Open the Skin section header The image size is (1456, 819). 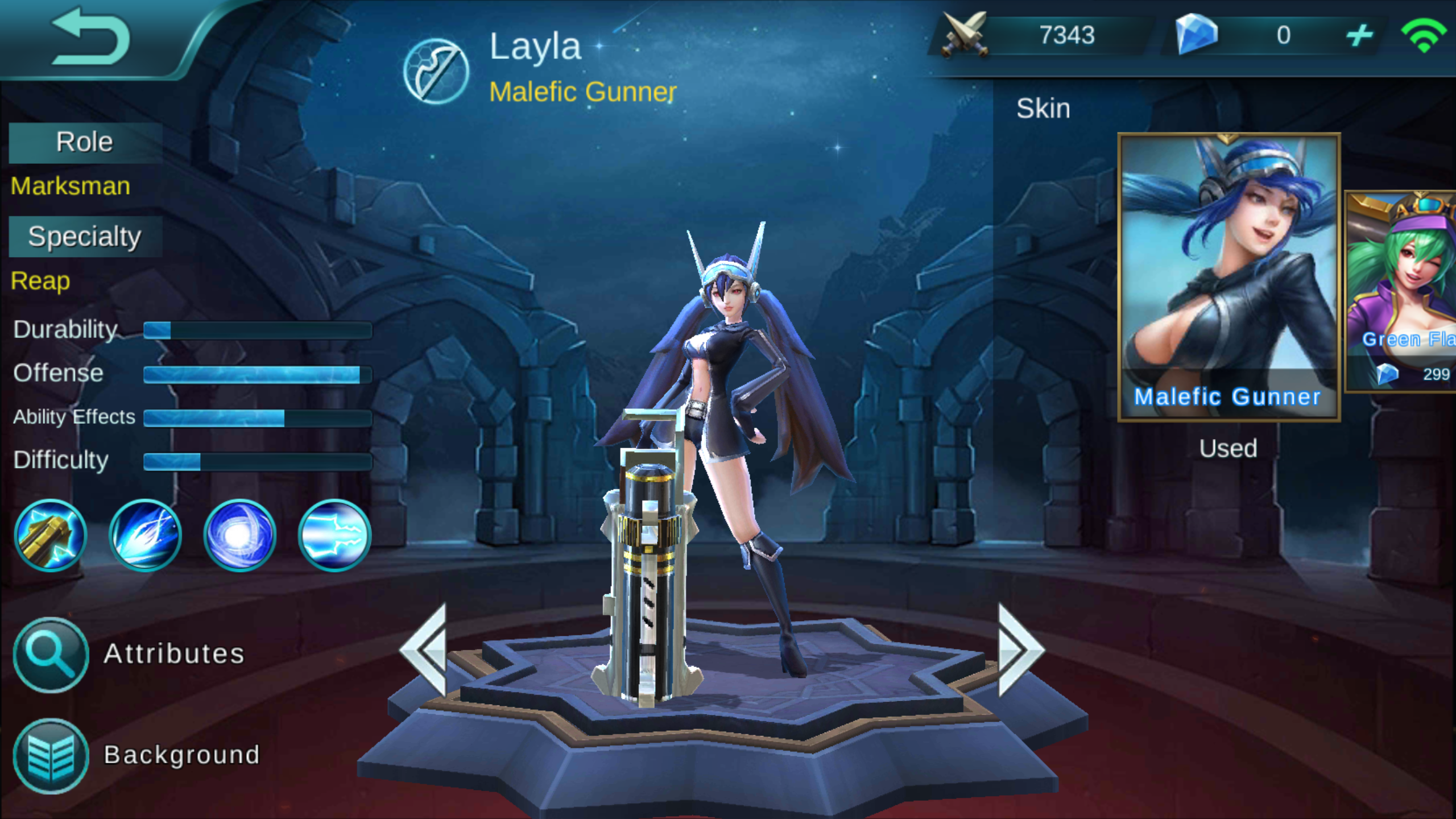pos(1043,108)
